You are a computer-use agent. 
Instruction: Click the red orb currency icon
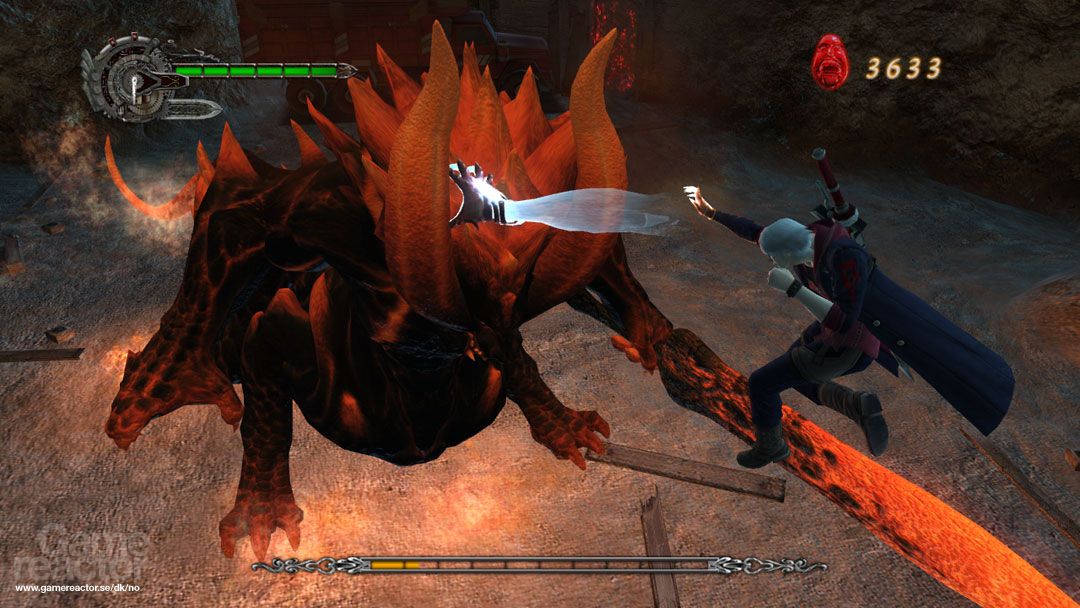click(829, 62)
